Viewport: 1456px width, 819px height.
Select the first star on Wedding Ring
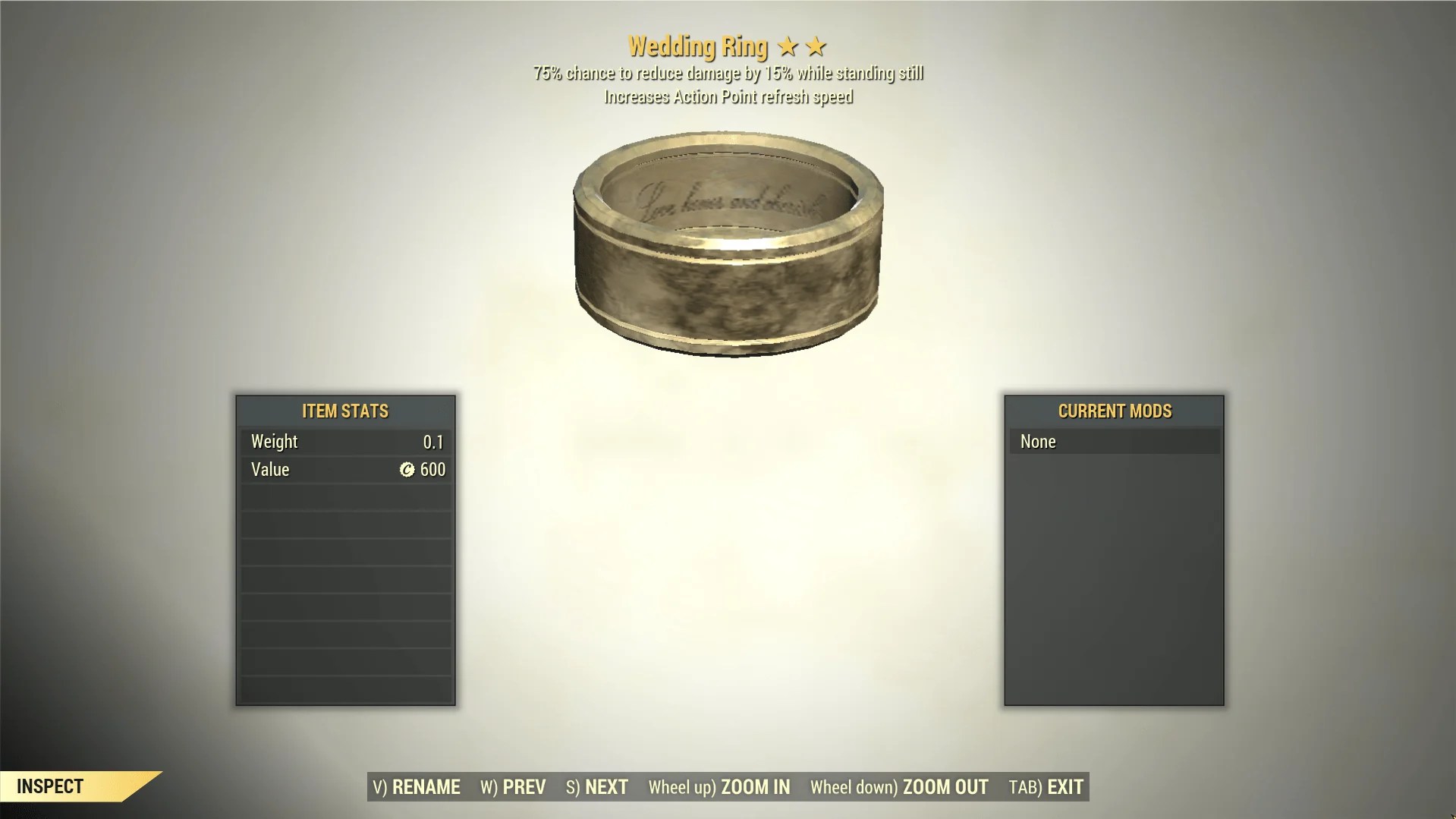pyautogui.click(x=788, y=46)
